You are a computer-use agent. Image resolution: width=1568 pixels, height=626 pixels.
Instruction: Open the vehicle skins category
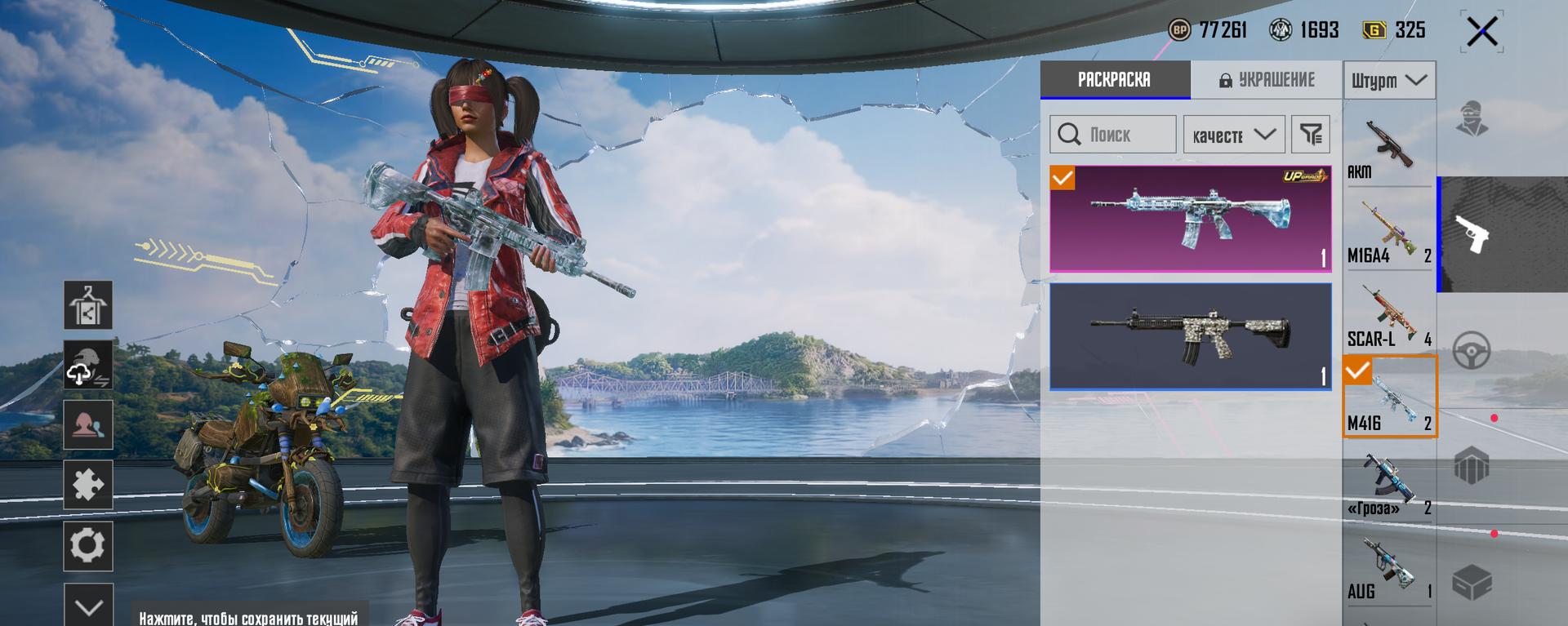[x=1472, y=352]
